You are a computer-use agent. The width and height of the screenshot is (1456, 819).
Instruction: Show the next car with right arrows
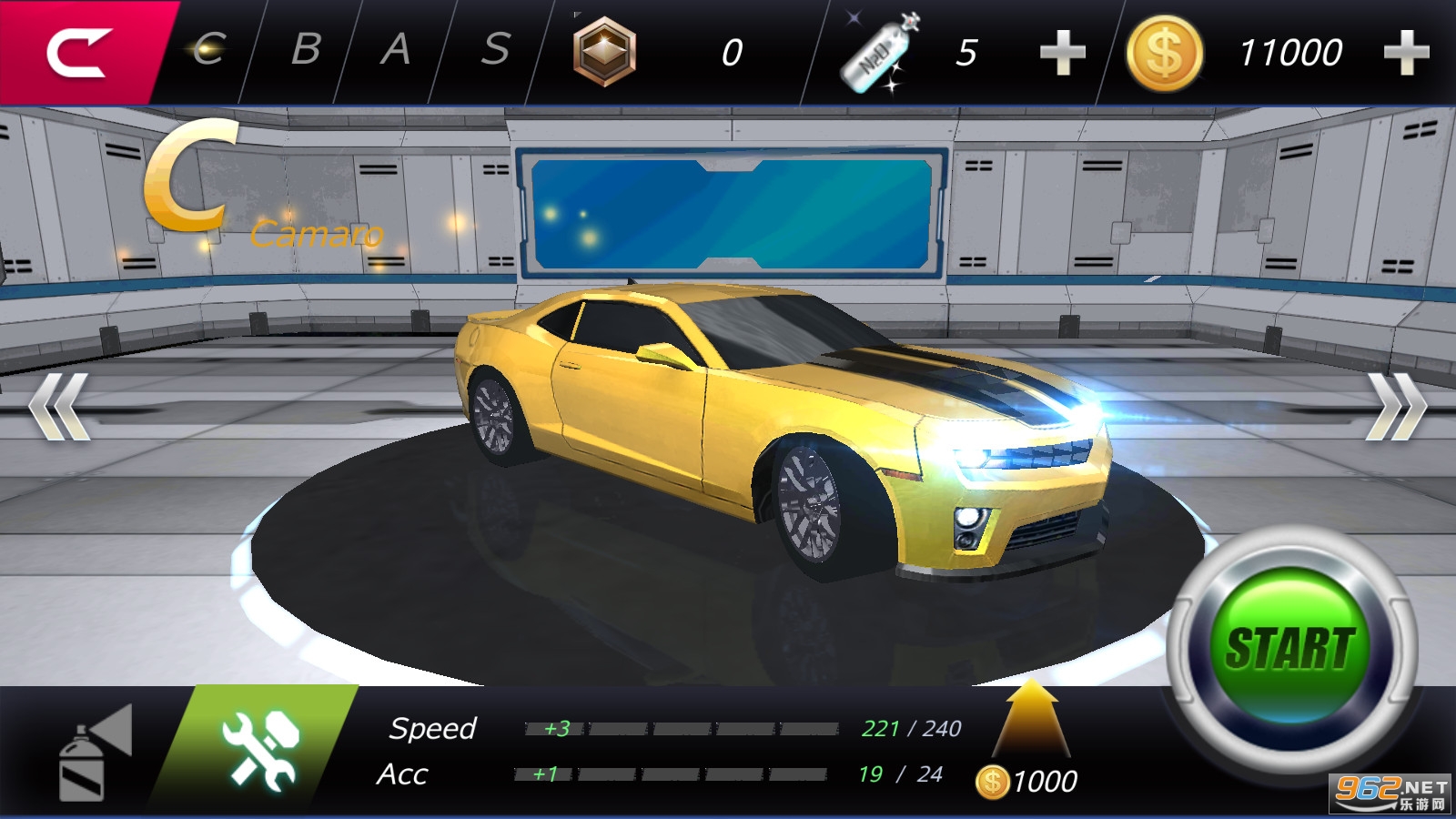pos(1396,406)
